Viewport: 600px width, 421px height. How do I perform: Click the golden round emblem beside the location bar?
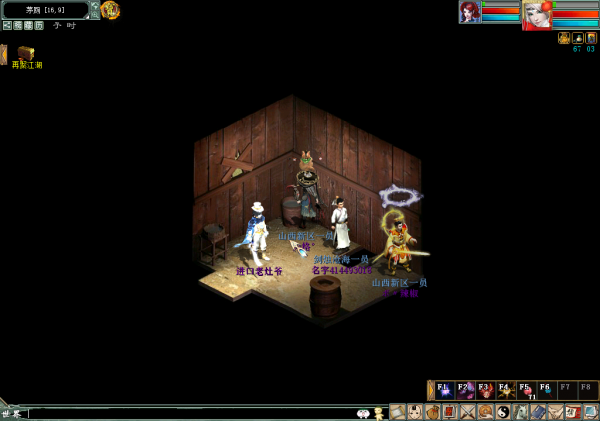110,10
